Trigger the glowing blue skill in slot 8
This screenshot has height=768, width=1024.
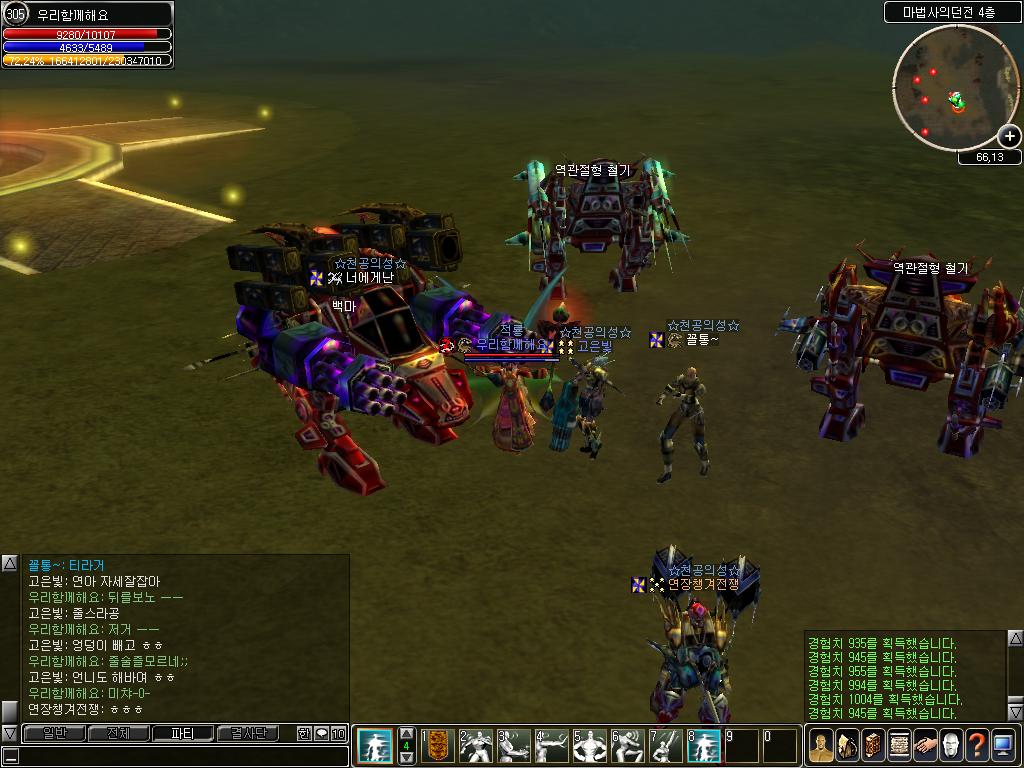click(x=704, y=746)
